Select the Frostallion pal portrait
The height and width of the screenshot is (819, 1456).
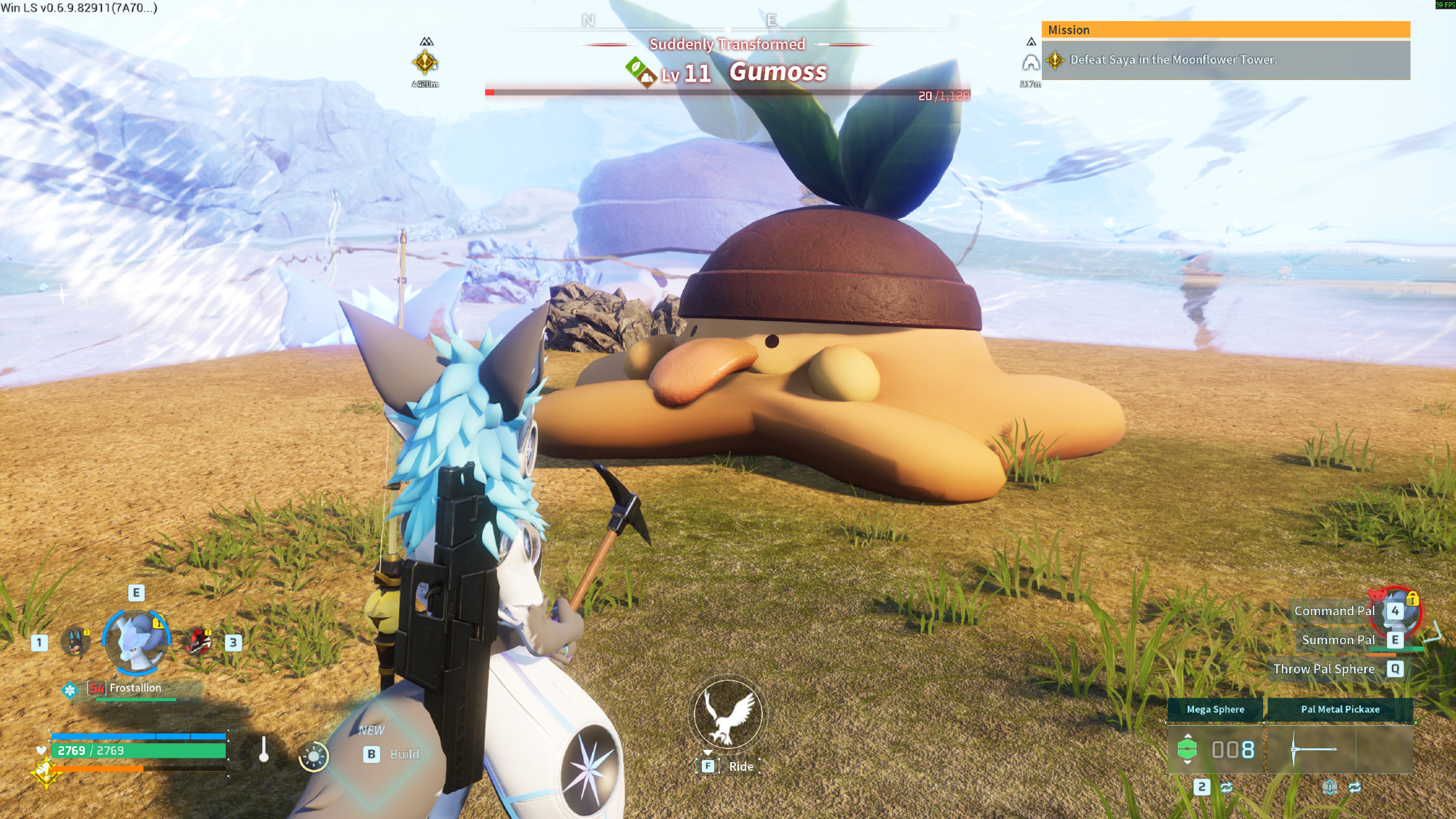136,641
